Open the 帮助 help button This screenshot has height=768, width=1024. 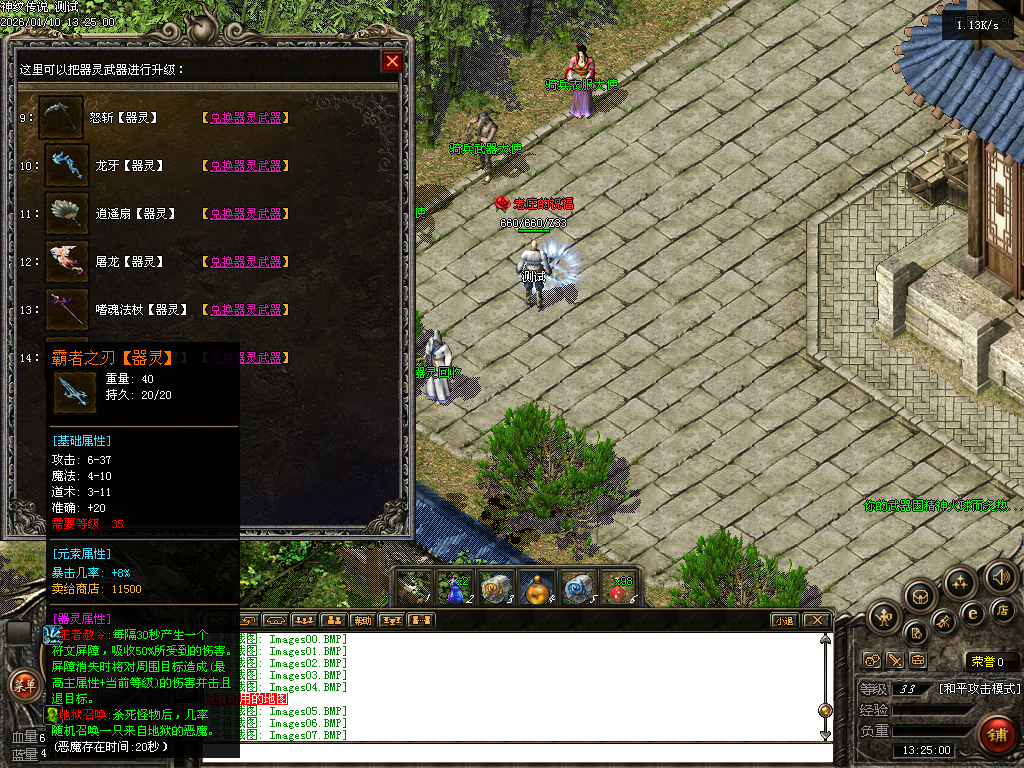pyautogui.click(x=362, y=620)
